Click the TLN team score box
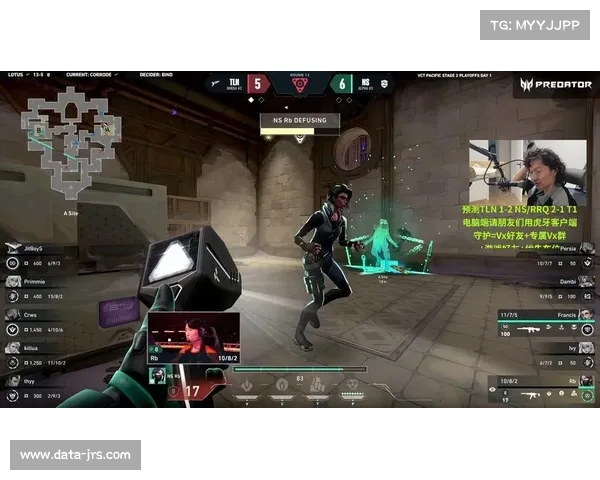Screen dimensions: 600x480 point(256,84)
